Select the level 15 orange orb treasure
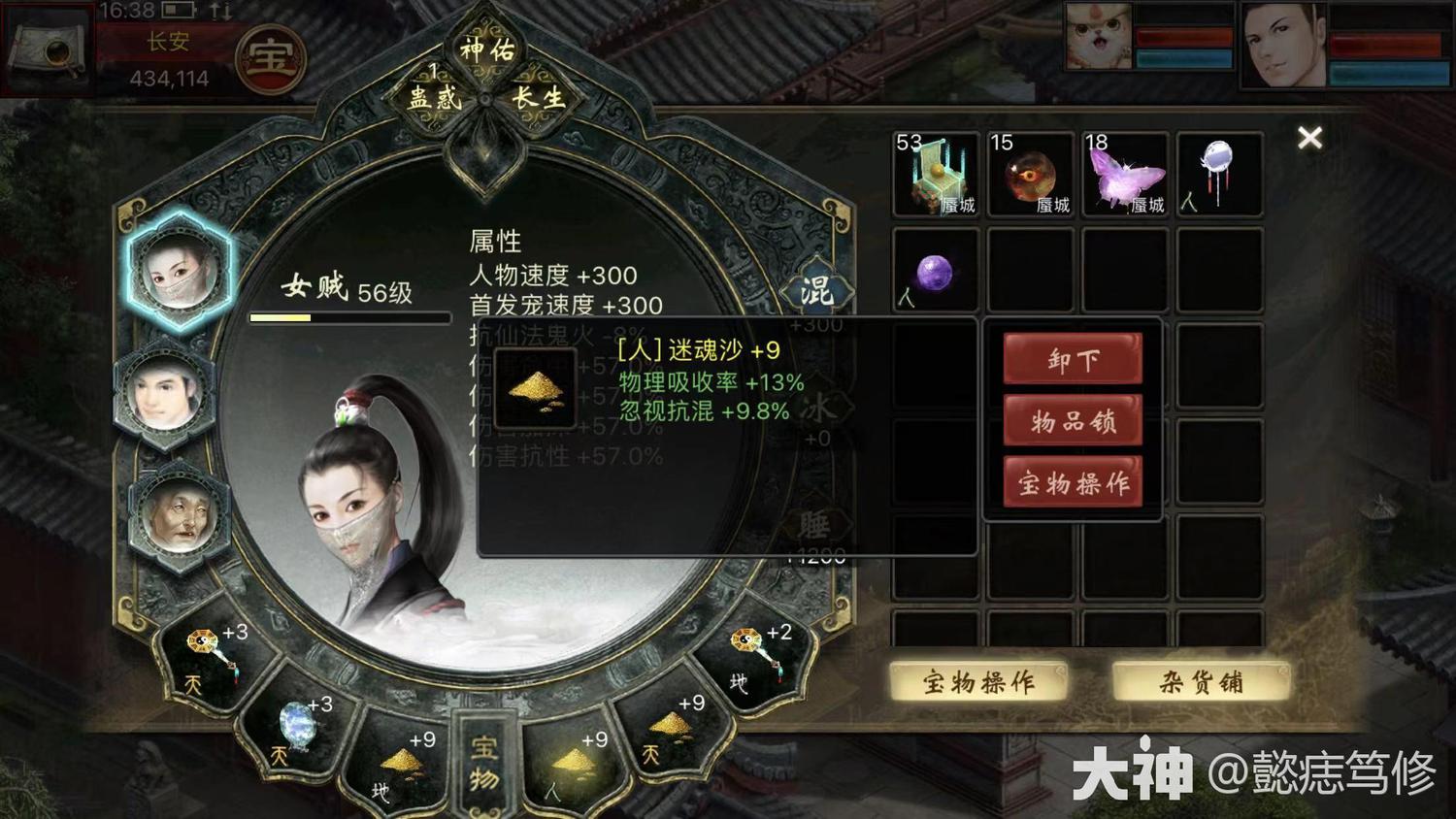1456x819 pixels. [1030, 175]
